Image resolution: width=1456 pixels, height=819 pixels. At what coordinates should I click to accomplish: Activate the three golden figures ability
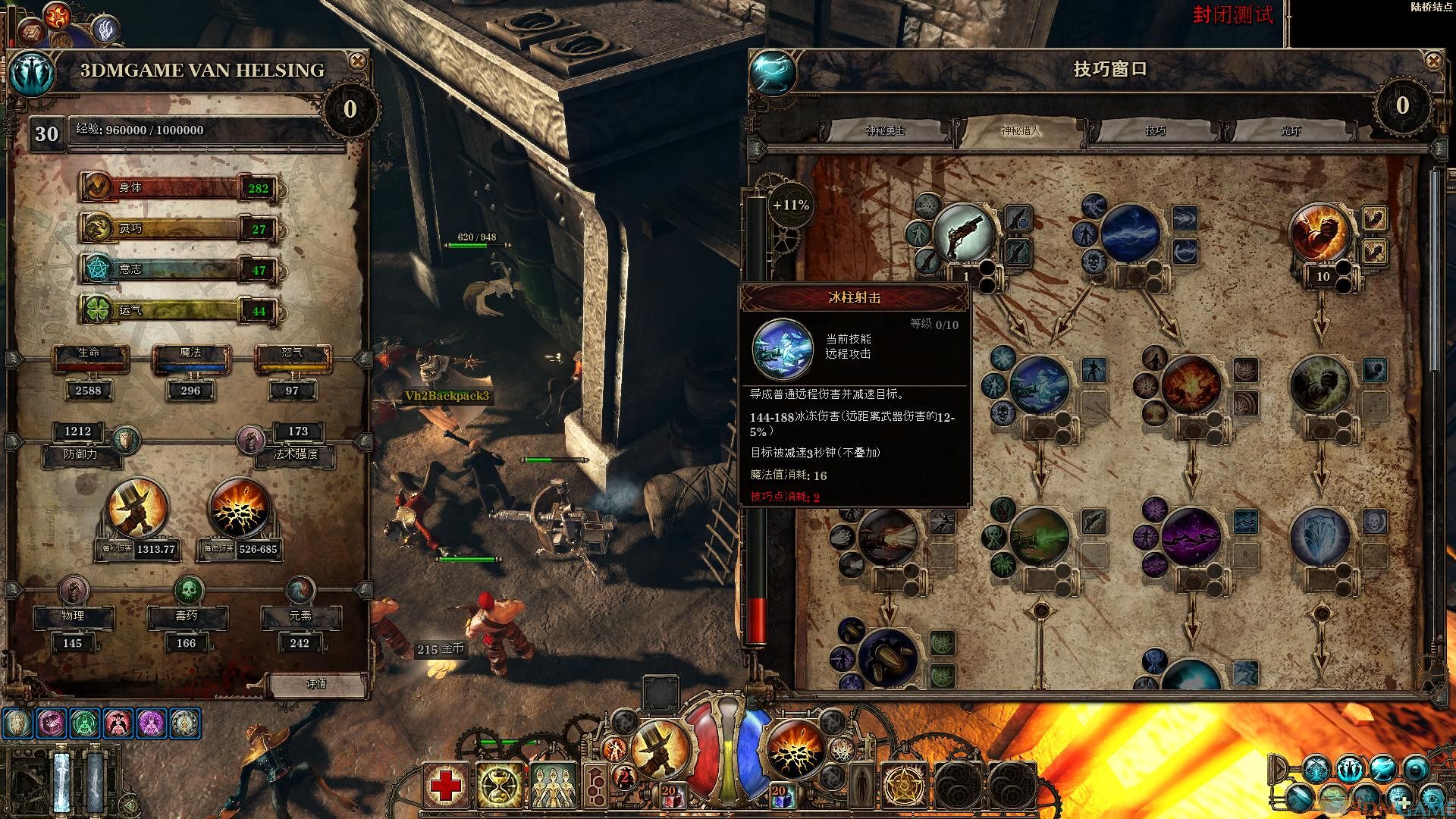point(554,786)
